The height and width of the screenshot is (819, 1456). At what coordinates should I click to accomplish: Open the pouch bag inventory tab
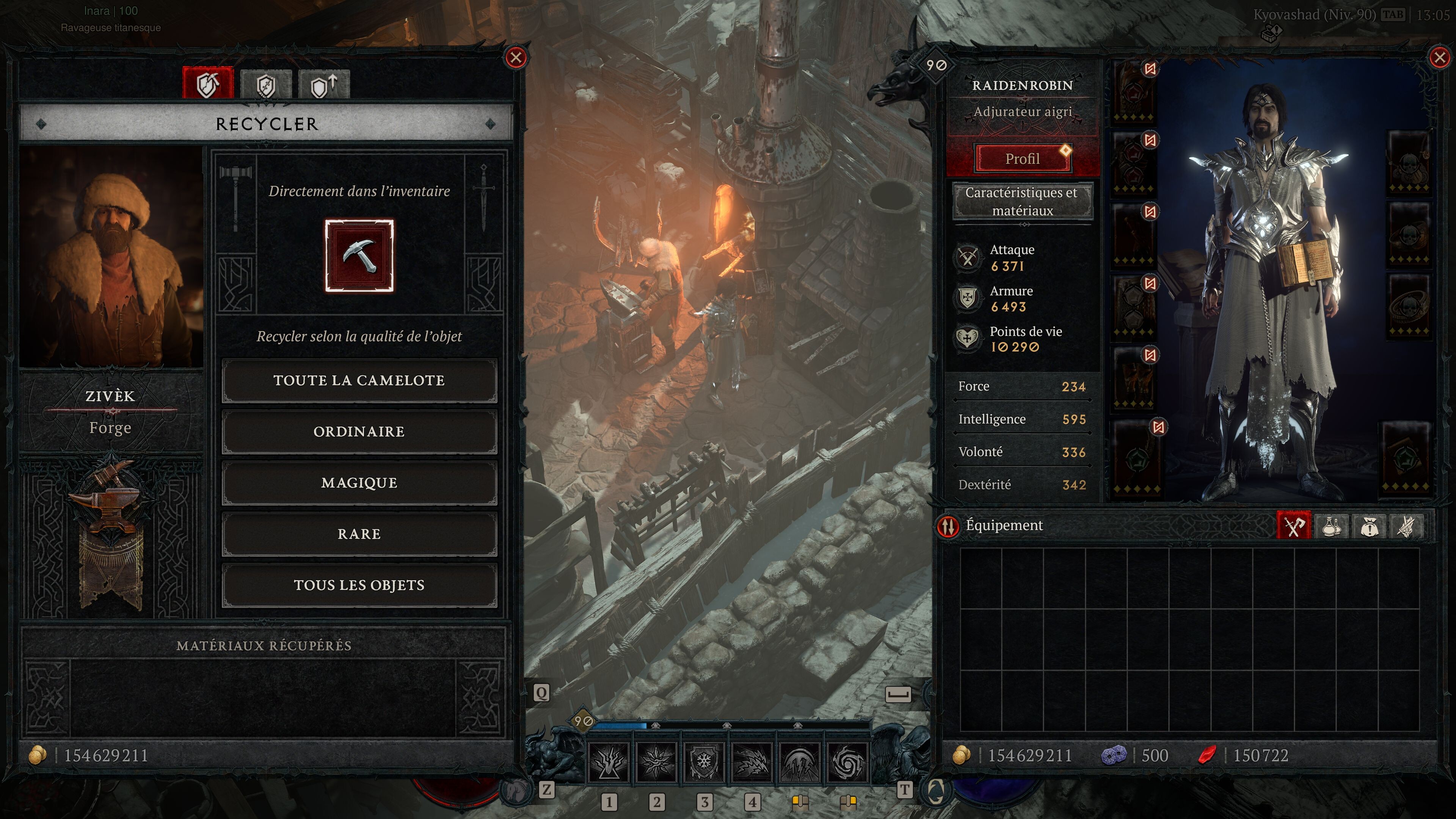1368,526
